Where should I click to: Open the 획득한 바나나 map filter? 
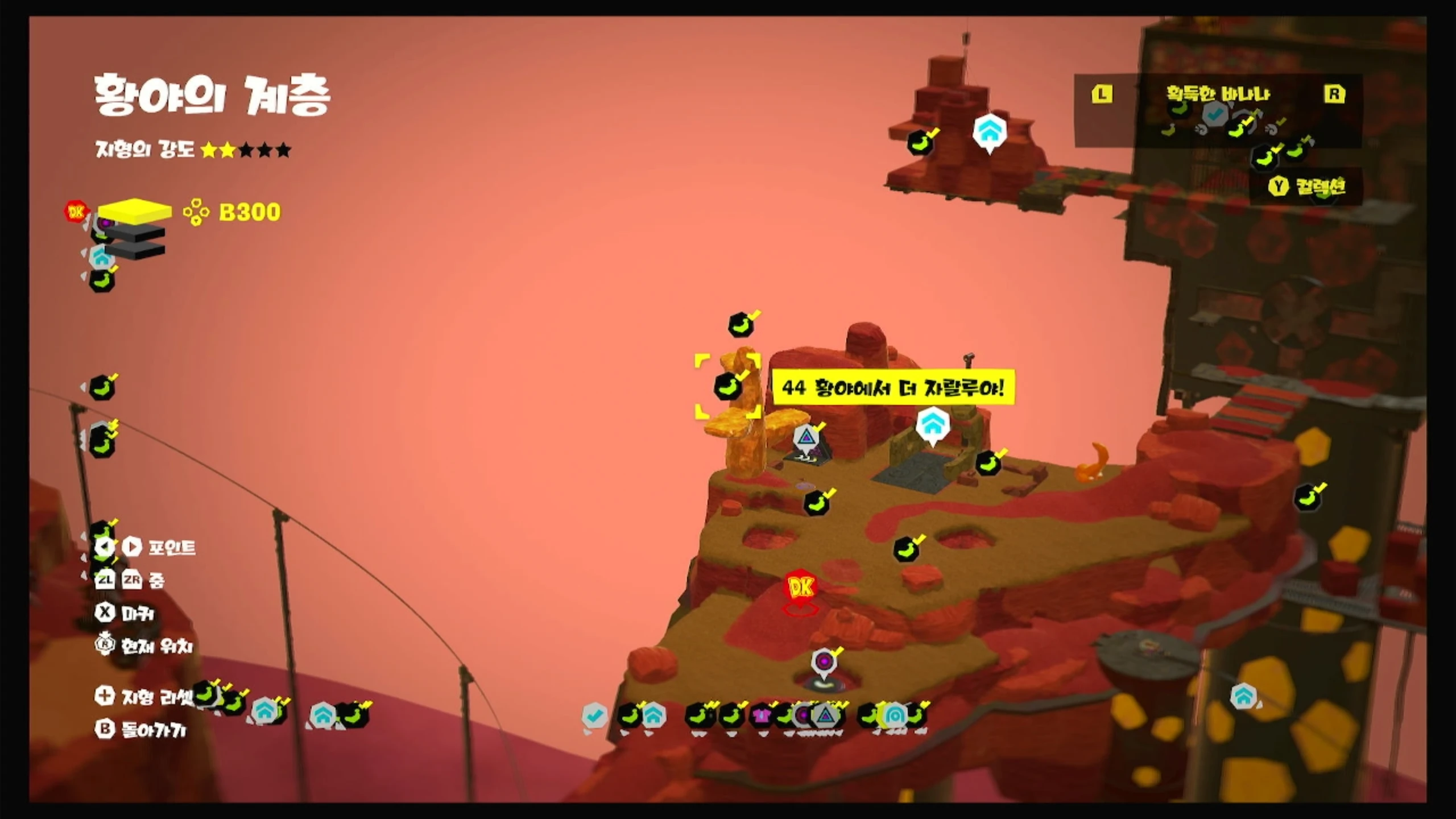point(1218,94)
